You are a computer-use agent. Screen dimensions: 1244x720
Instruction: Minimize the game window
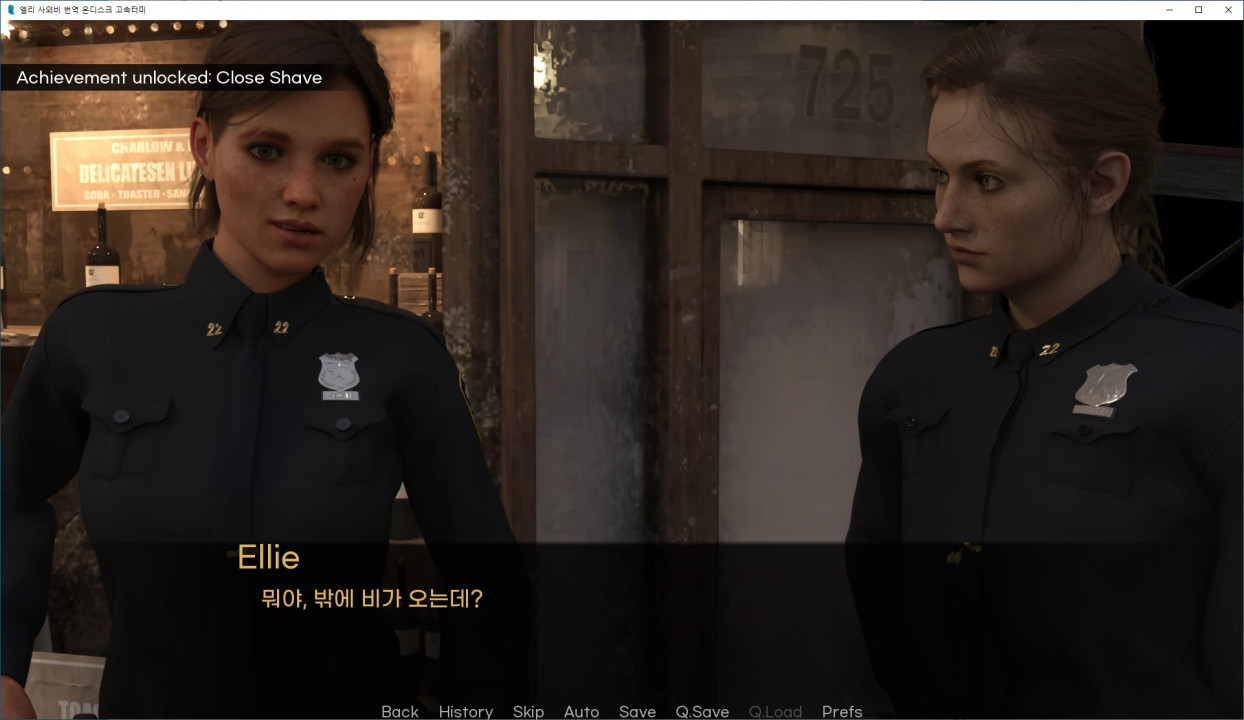point(1170,9)
